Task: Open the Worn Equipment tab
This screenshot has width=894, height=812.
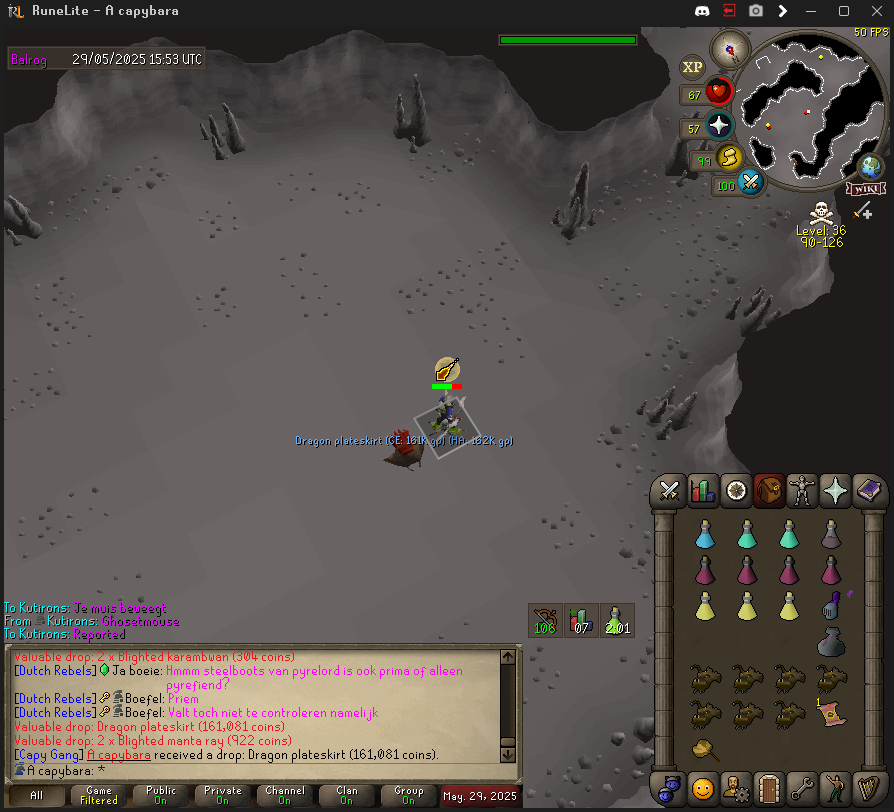Action: 802,491
